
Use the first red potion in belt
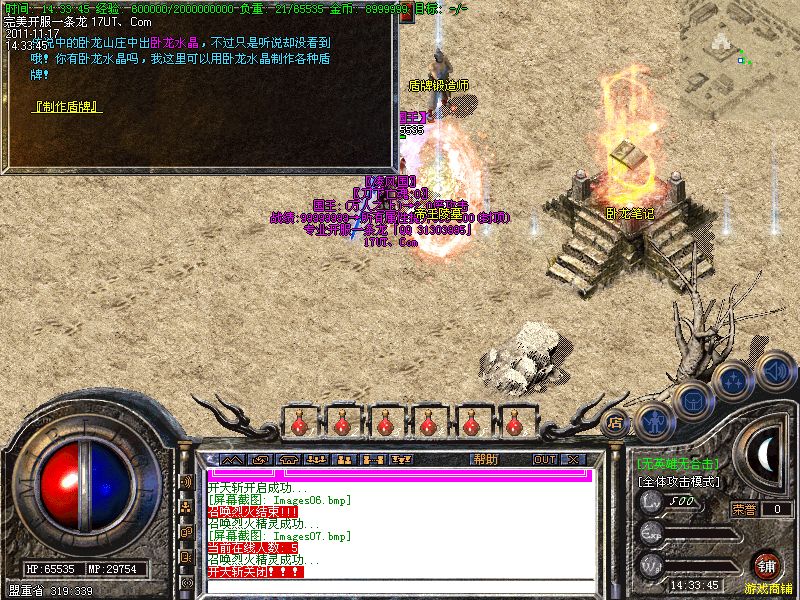pyautogui.click(x=298, y=423)
